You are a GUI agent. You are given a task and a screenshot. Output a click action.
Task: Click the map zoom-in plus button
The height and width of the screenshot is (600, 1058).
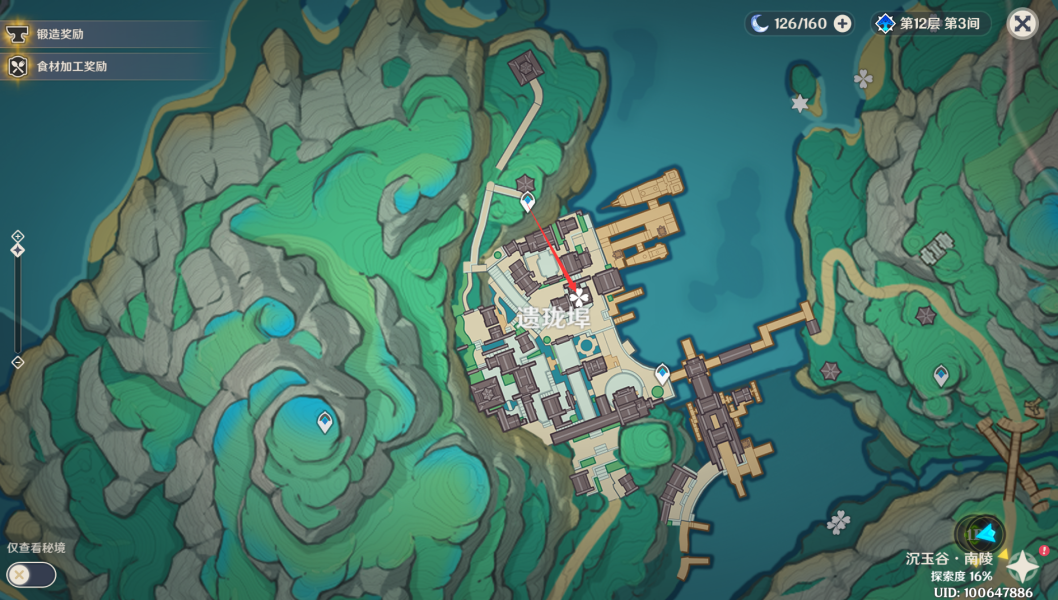point(17,236)
